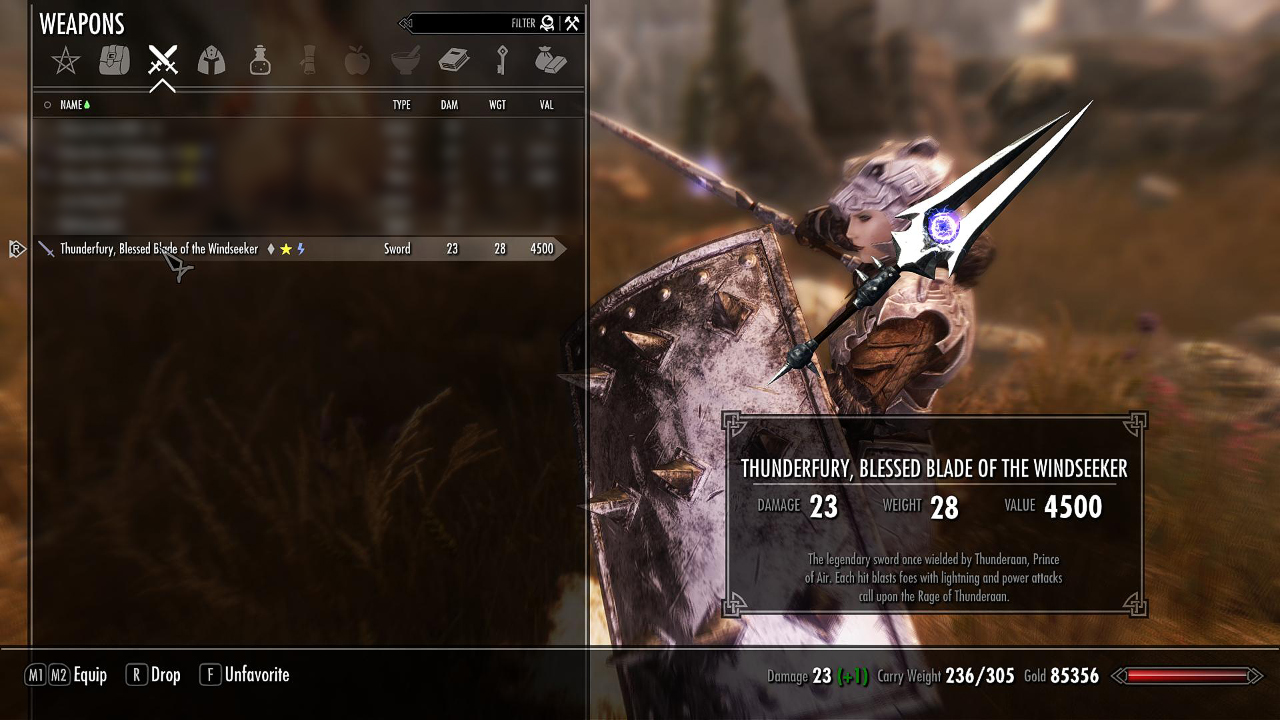The image size is (1280, 720).
Task: Sort items by the TYPE column
Action: 401,105
